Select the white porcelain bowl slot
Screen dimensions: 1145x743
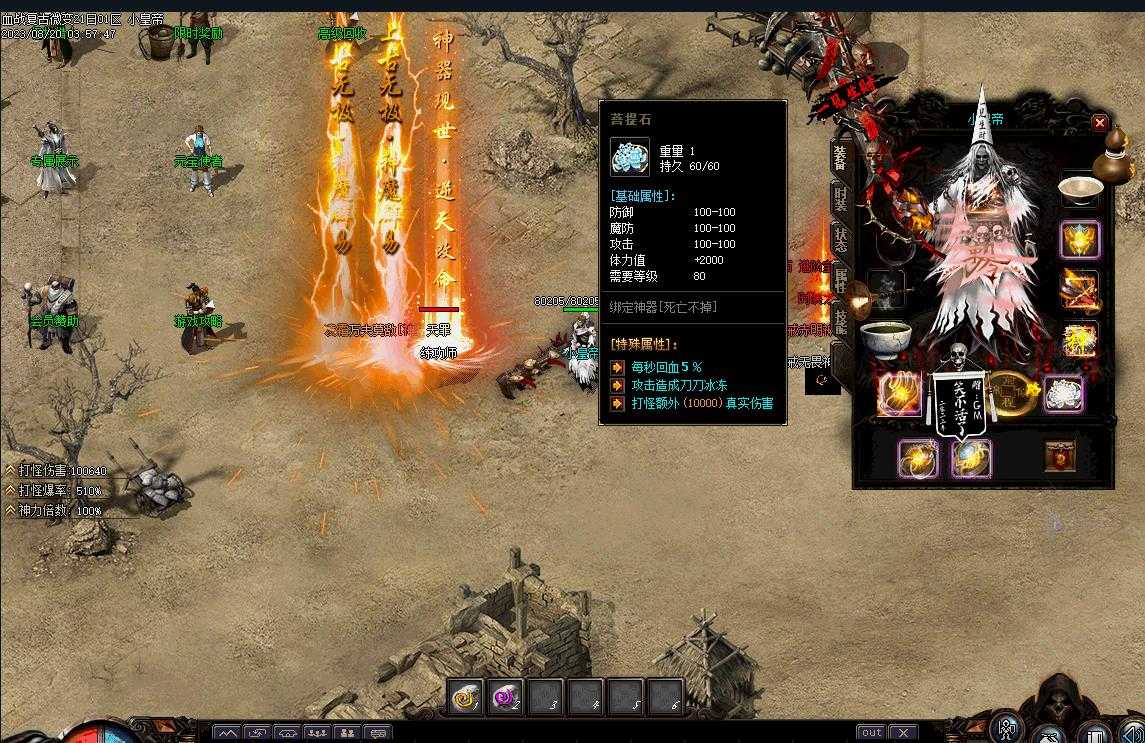1080,190
